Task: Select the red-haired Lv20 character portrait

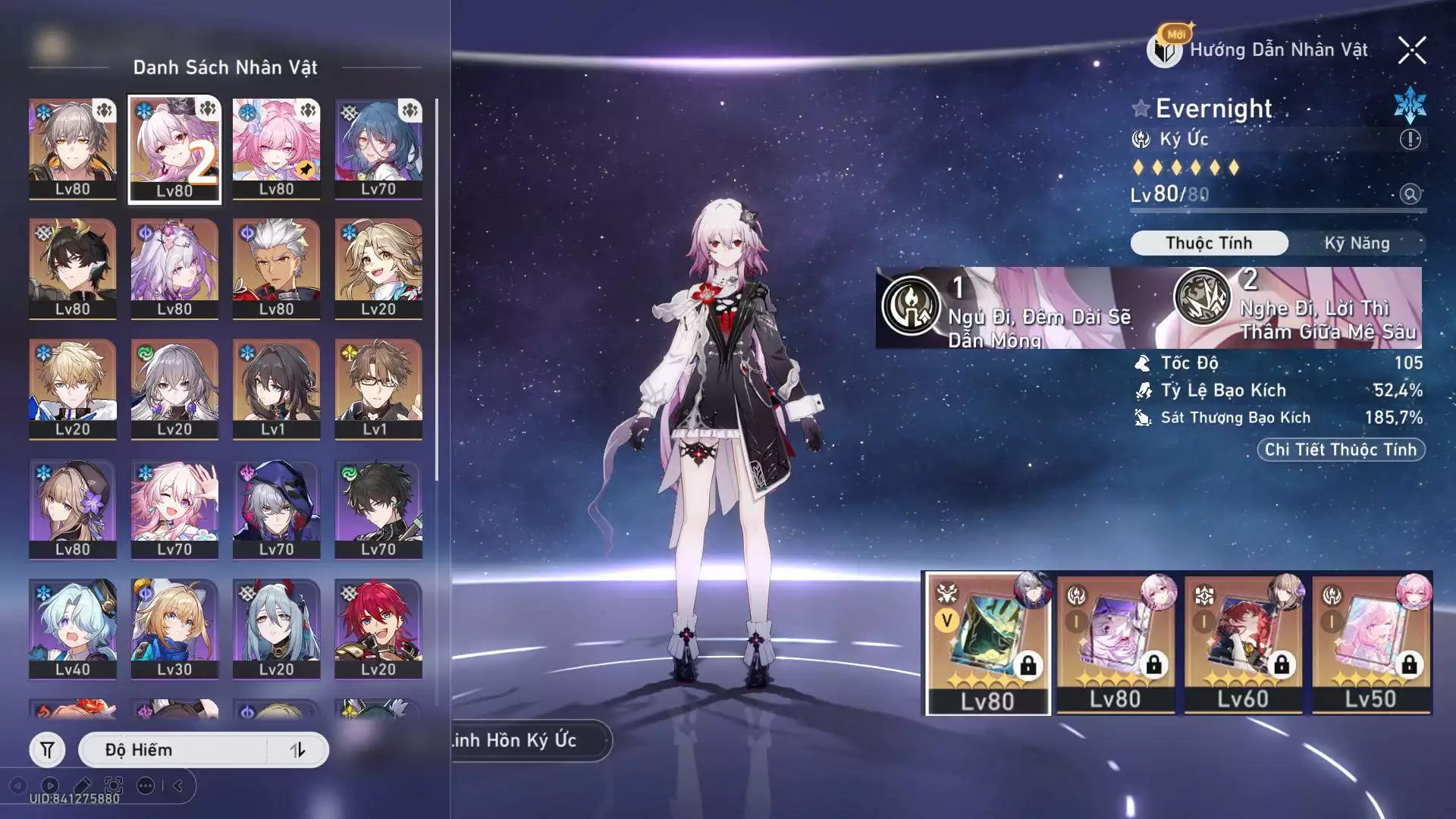Action: tap(378, 629)
